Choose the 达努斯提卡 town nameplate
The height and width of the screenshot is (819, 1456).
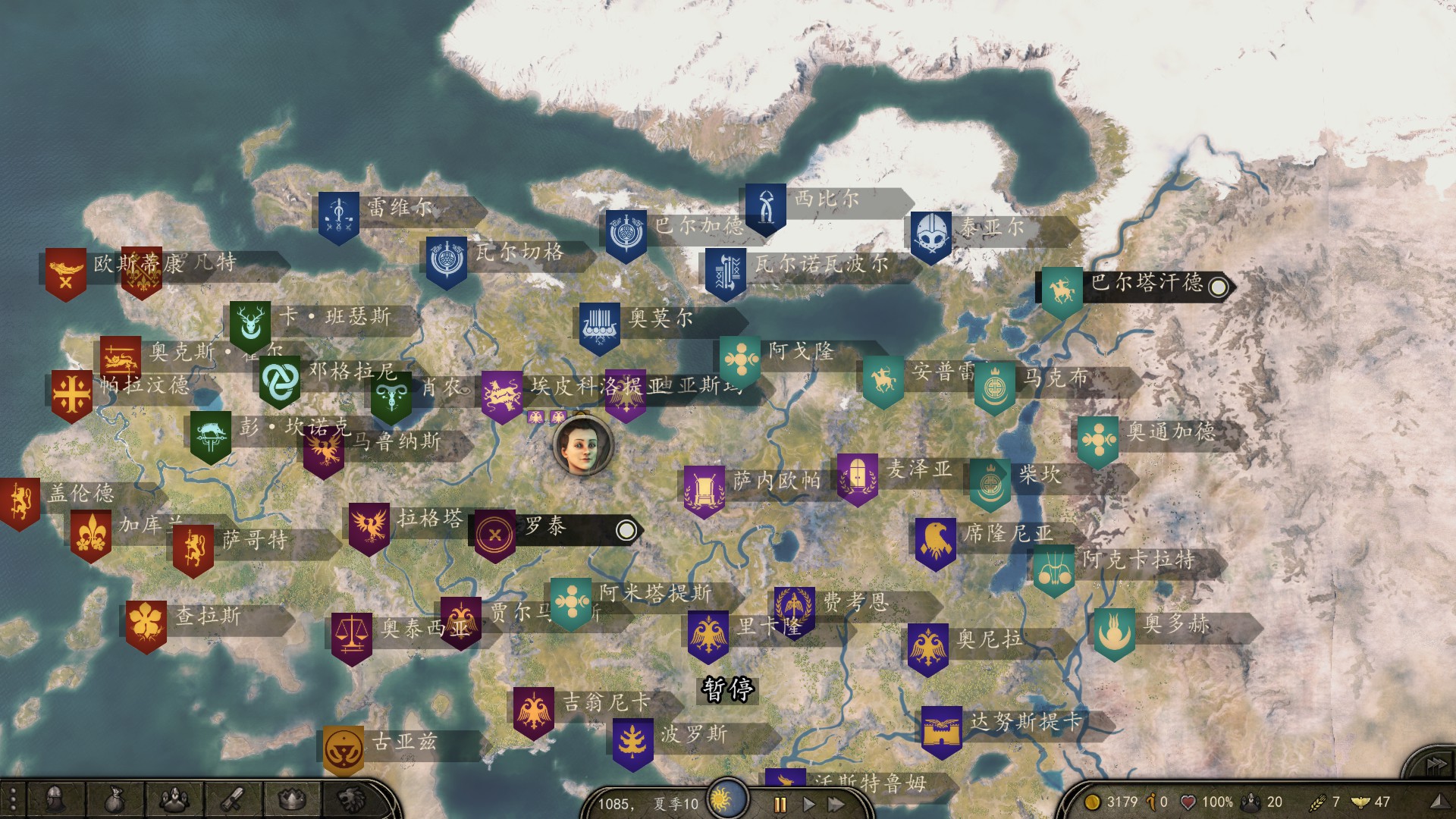pos(1025,722)
